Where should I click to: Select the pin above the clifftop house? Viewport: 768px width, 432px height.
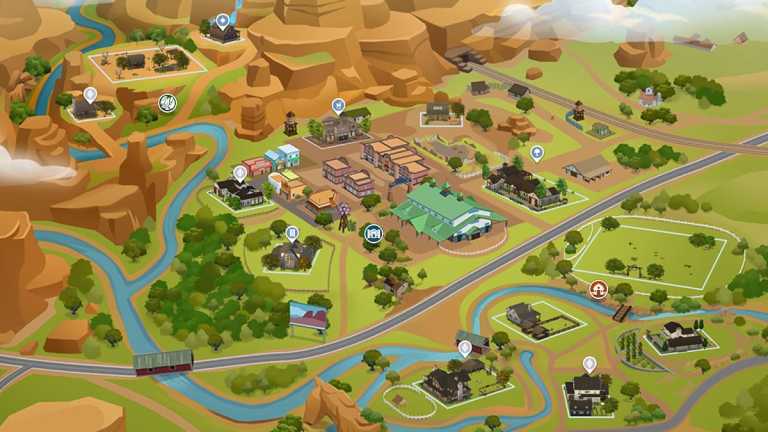(222, 20)
